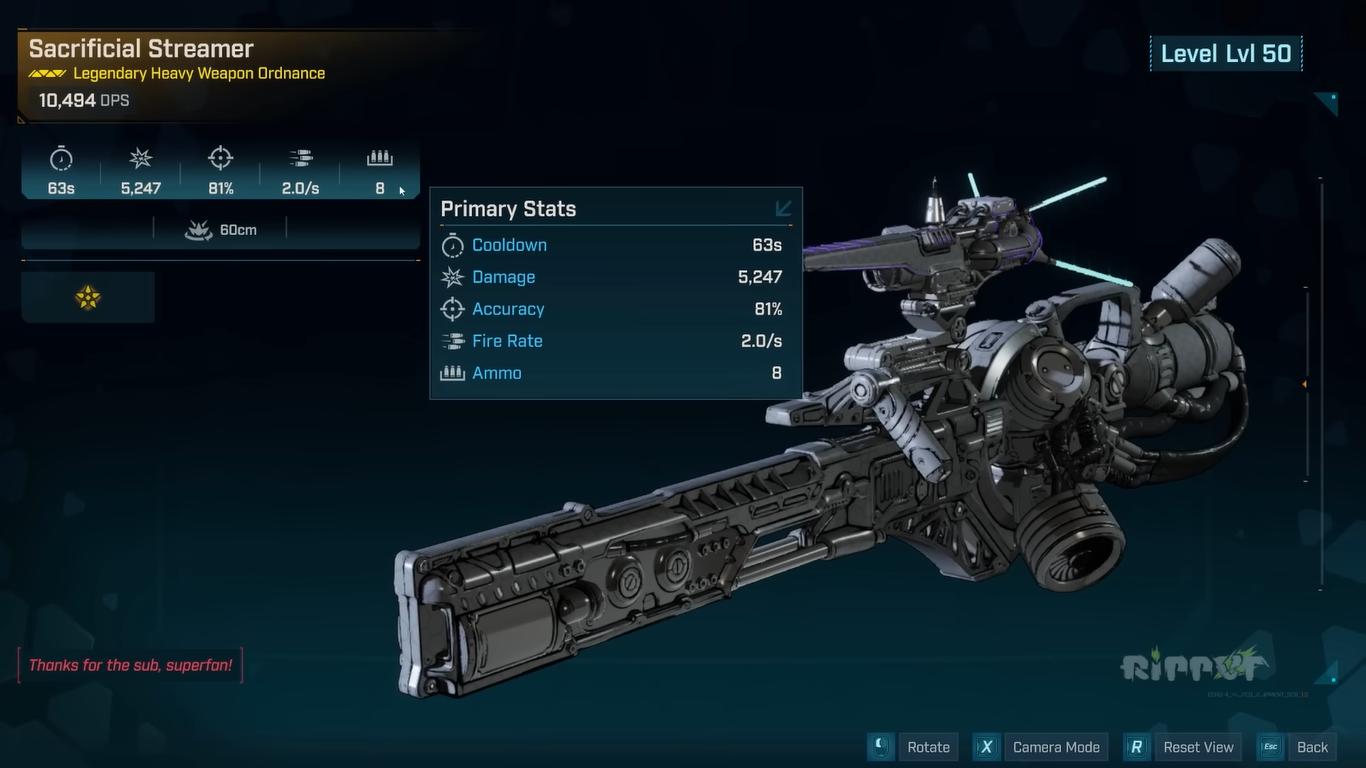
Task: Select the gold star perk icon
Action: (x=88, y=297)
